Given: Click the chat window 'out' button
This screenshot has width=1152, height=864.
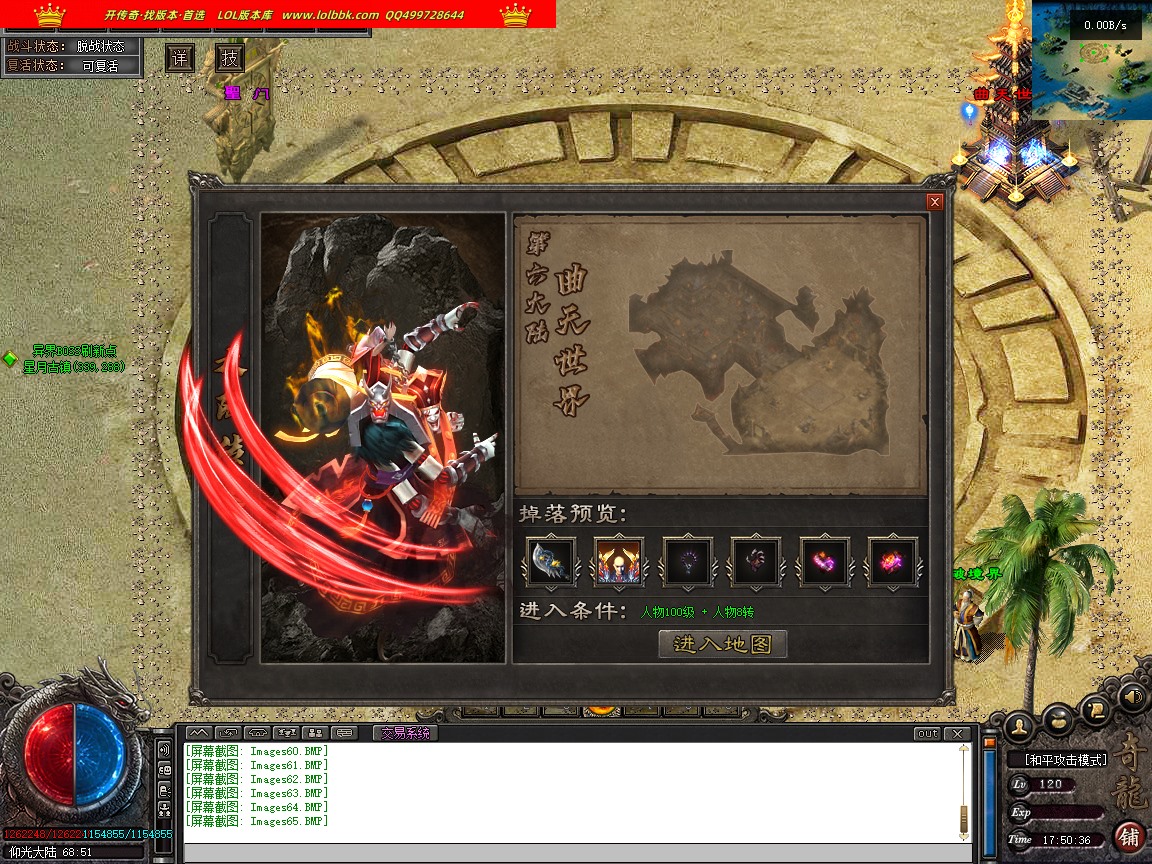Looking at the screenshot, I should (x=927, y=734).
